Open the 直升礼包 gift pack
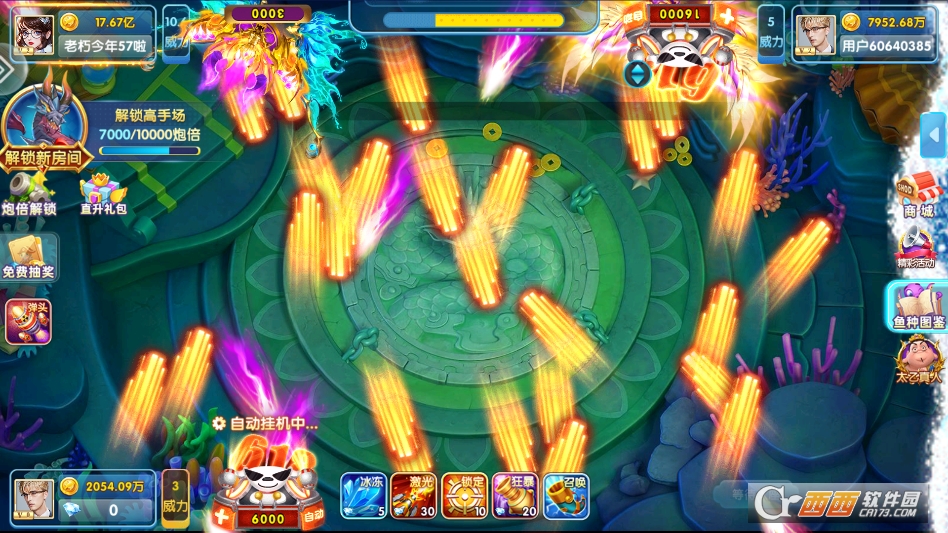This screenshot has width=948, height=533. point(100,192)
